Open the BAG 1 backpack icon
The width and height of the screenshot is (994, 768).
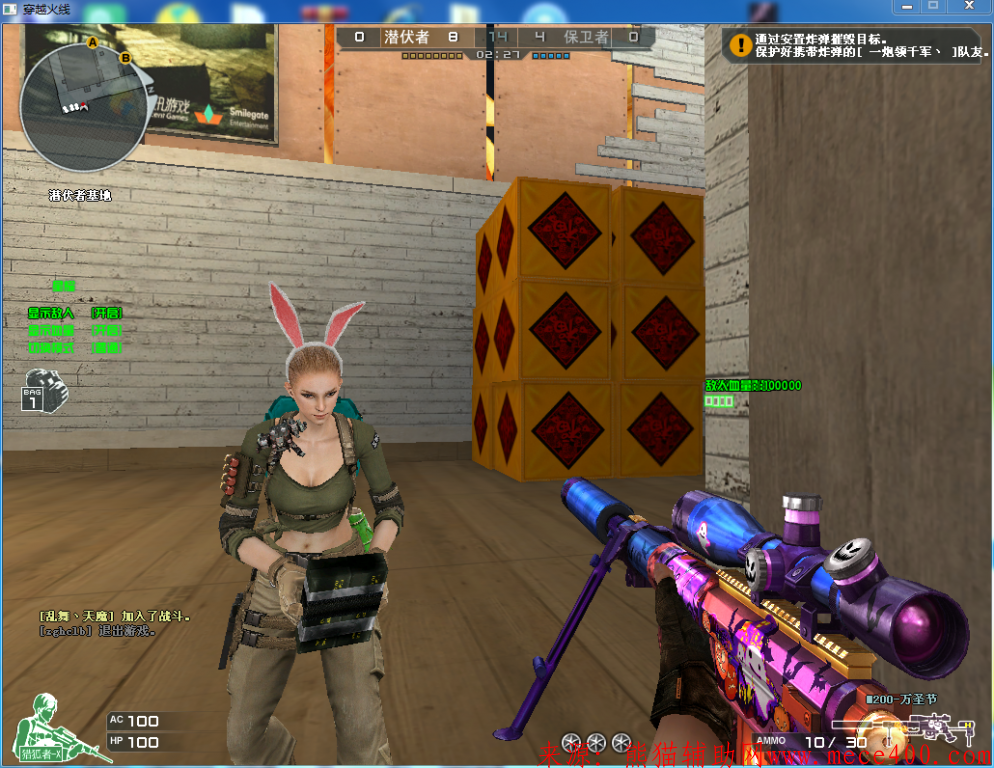coord(43,389)
